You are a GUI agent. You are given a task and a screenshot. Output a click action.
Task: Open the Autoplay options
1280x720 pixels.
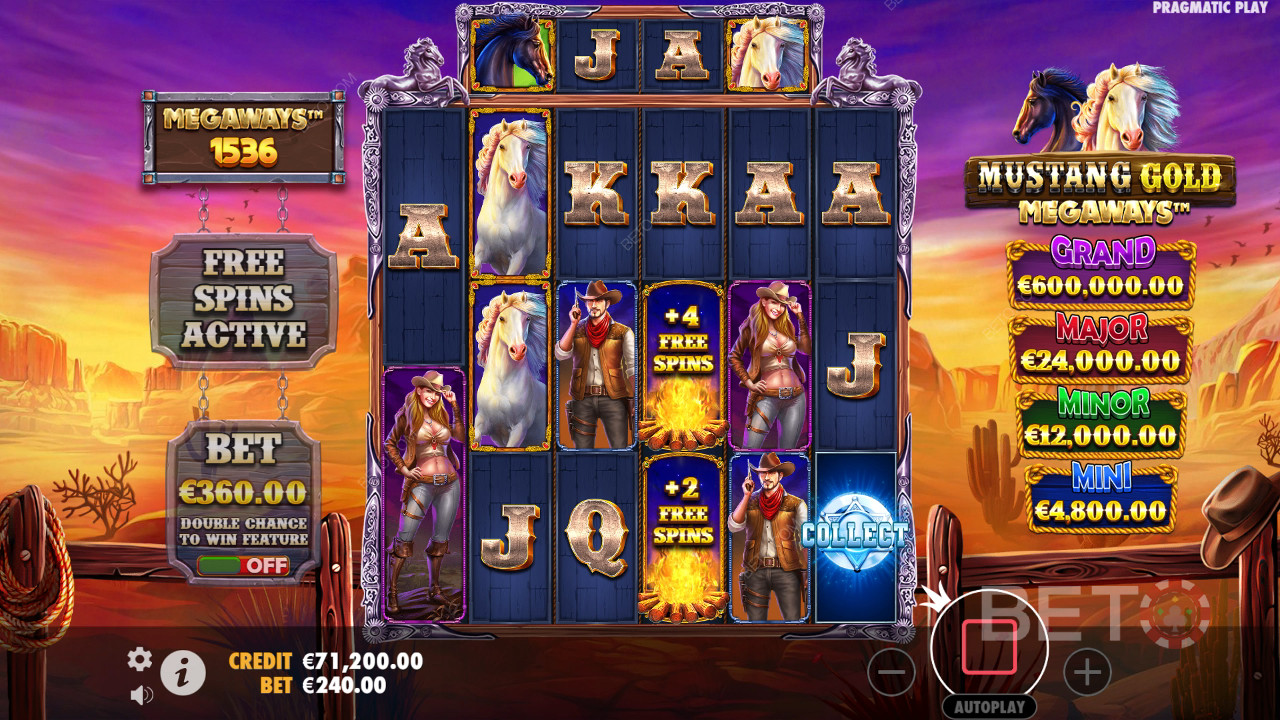point(989,707)
